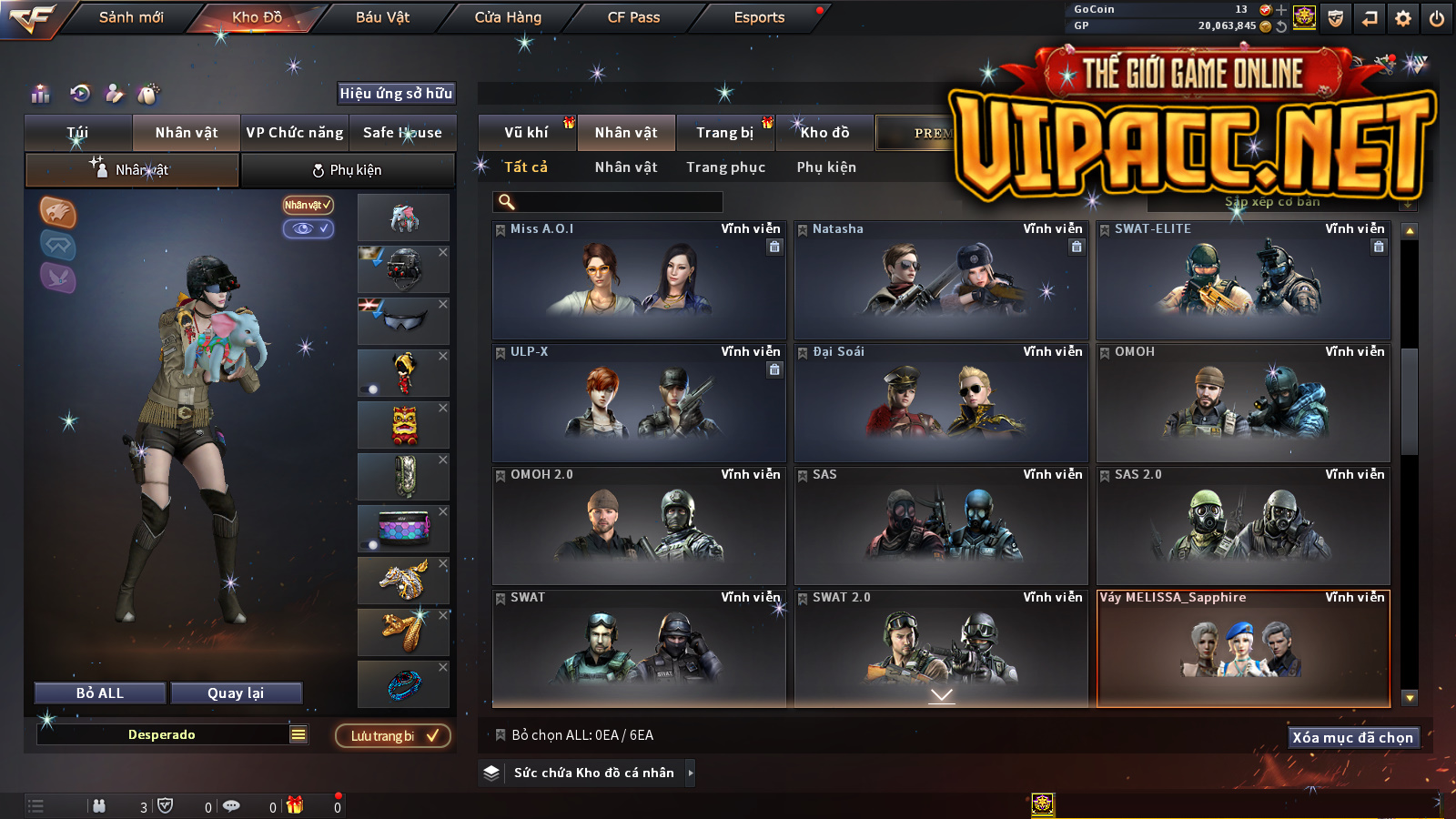Click the Bỏ ALL button
Image resolution: width=1456 pixels, height=819 pixels.
tap(100, 693)
